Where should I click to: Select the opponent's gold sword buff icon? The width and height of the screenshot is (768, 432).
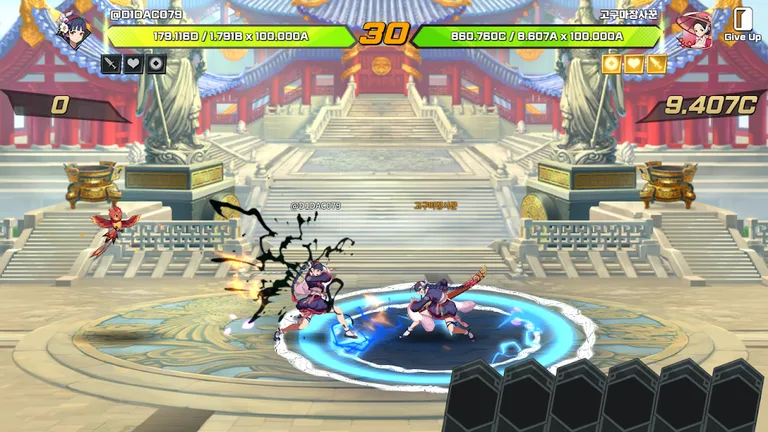pyautogui.click(x=657, y=64)
